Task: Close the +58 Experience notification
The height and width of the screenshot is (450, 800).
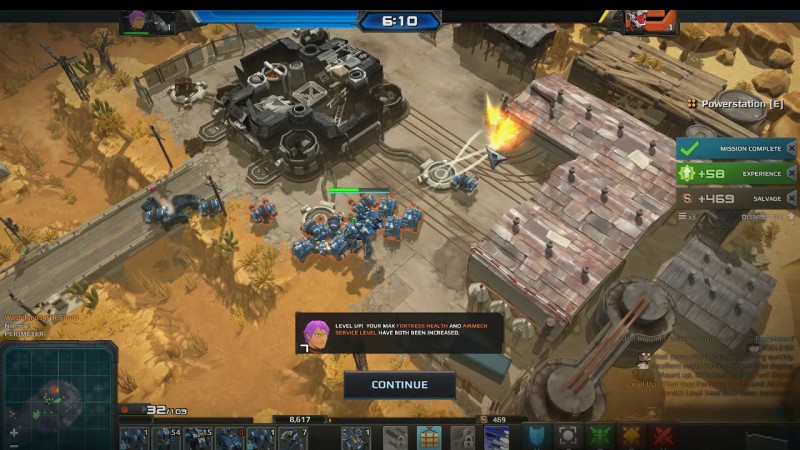Action: 791,173
